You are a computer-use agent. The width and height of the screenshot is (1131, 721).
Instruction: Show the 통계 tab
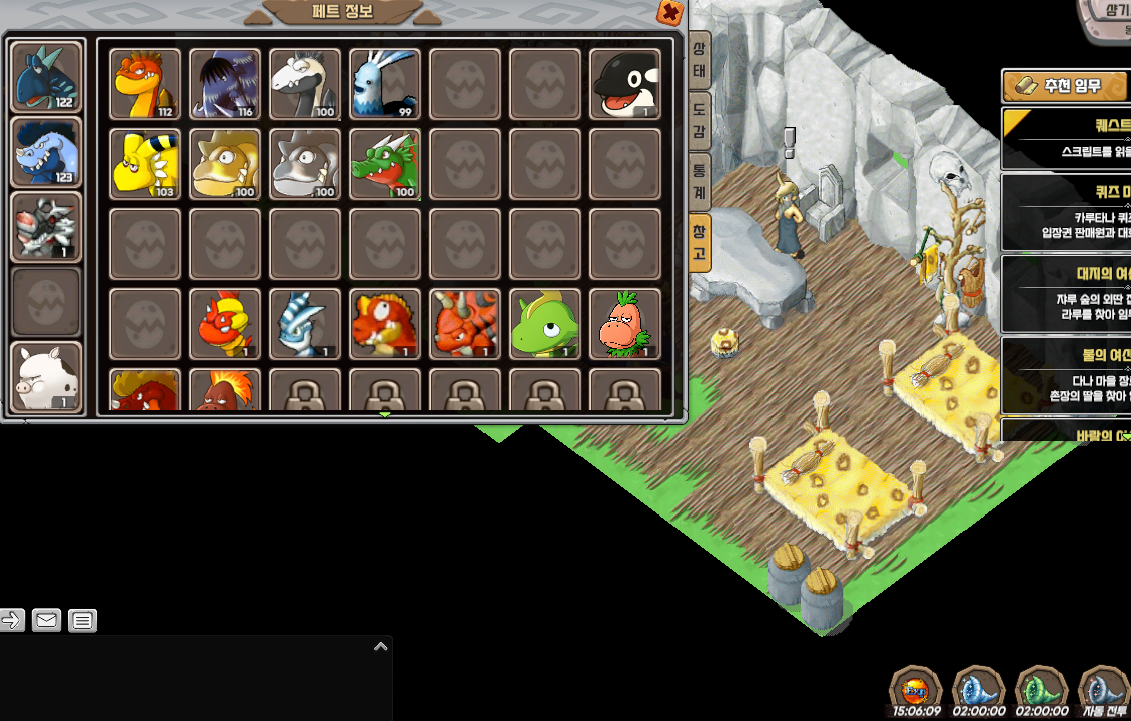pos(700,180)
